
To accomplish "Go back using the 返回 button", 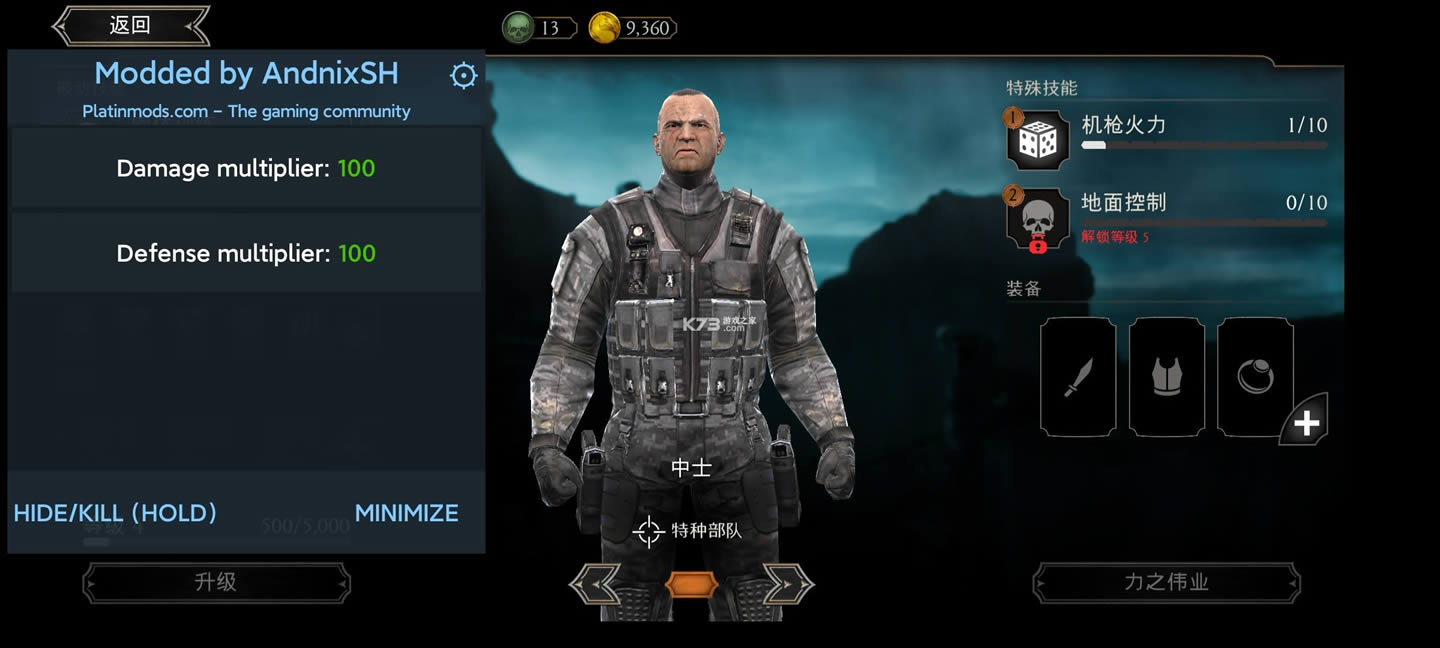I will 130,26.
